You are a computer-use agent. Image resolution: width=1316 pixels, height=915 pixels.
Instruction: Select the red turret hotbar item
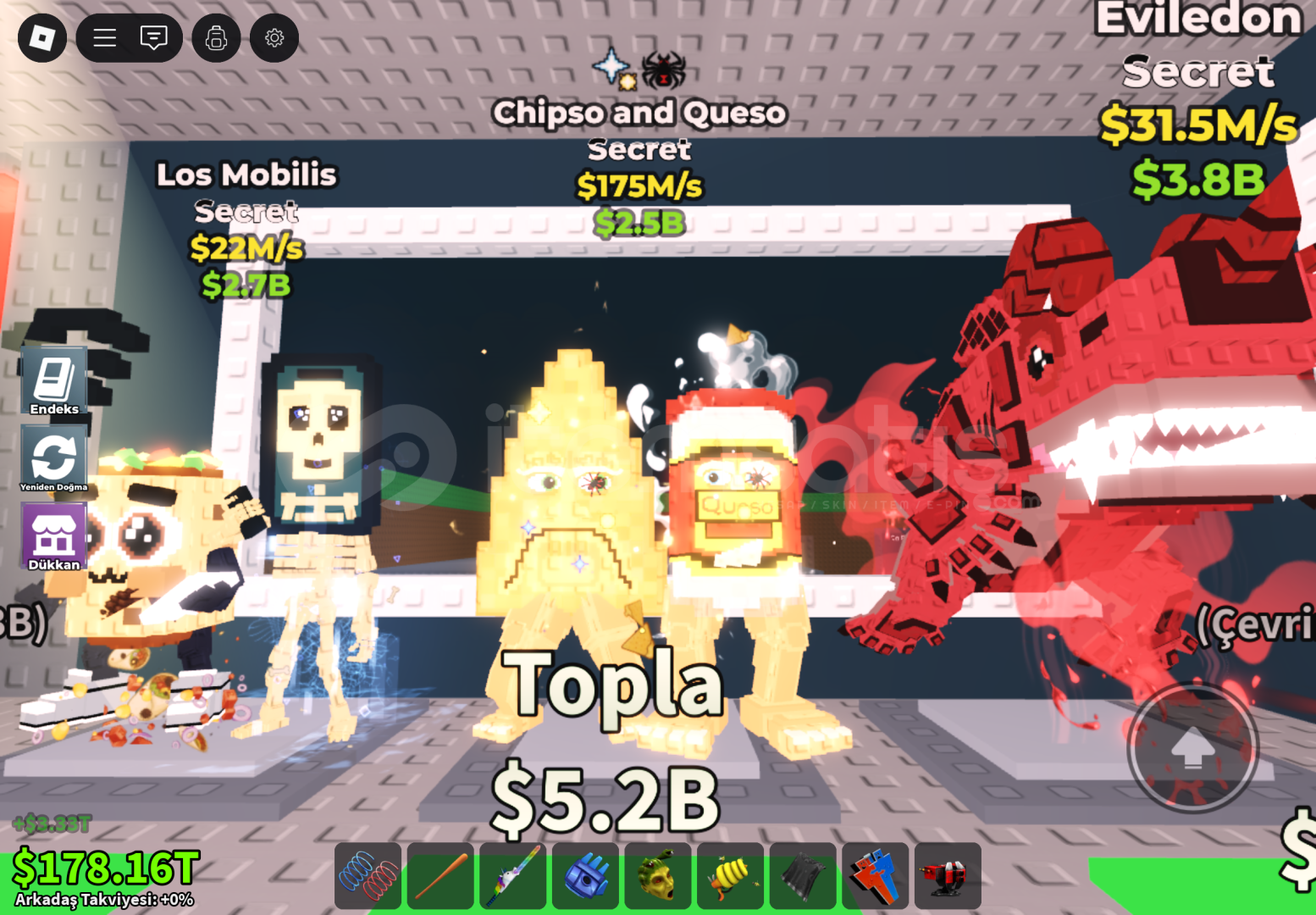(948, 875)
